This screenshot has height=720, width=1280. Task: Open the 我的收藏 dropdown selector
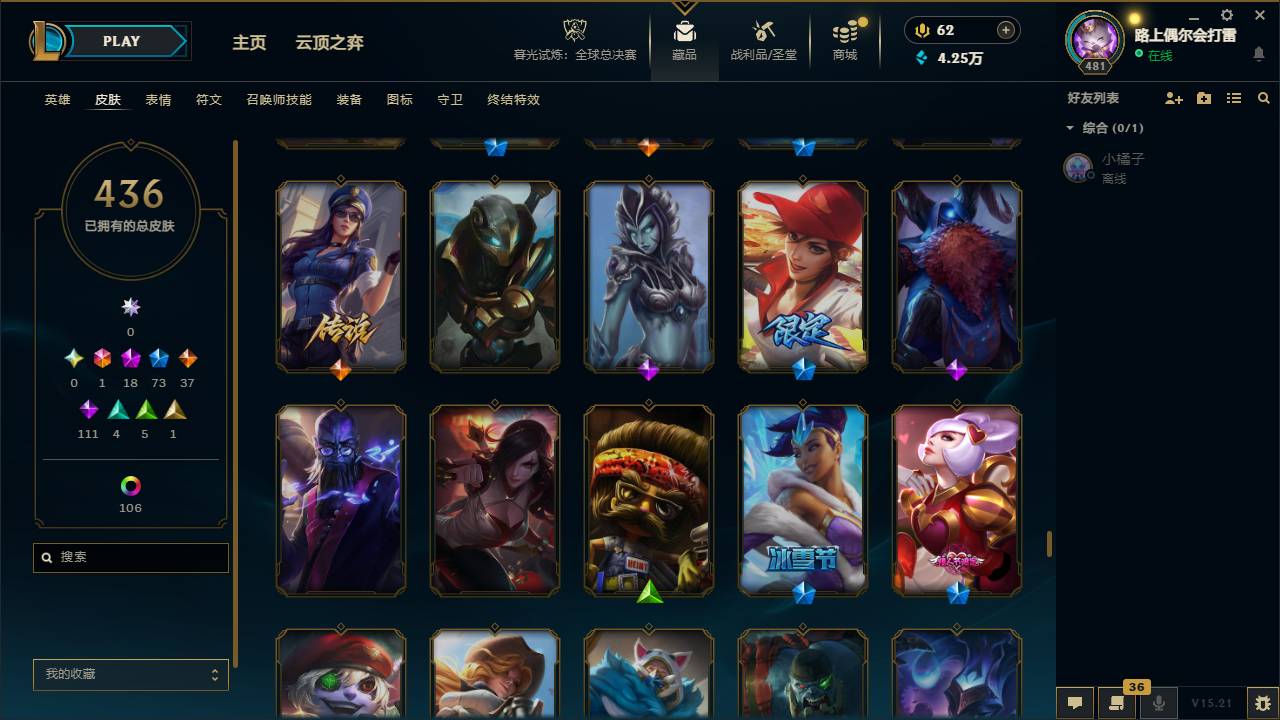[x=130, y=675]
